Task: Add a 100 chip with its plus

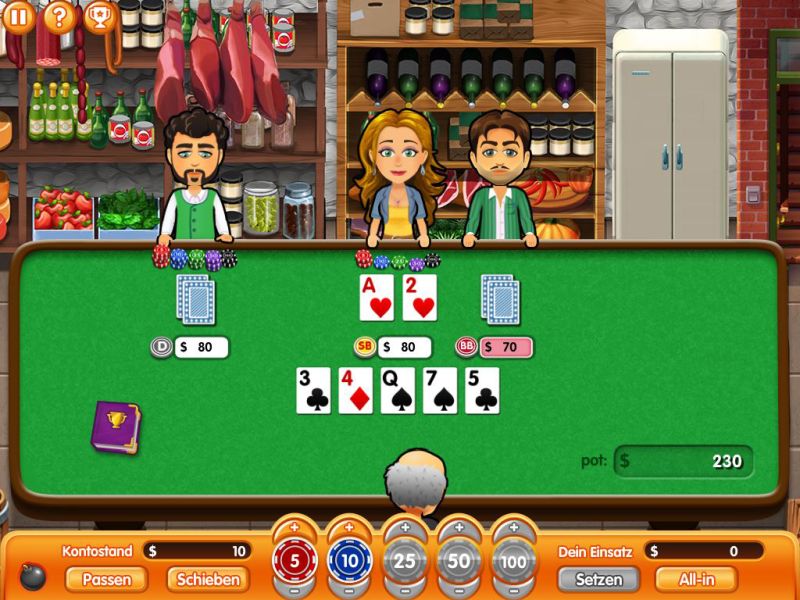Action: (x=513, y=527)
